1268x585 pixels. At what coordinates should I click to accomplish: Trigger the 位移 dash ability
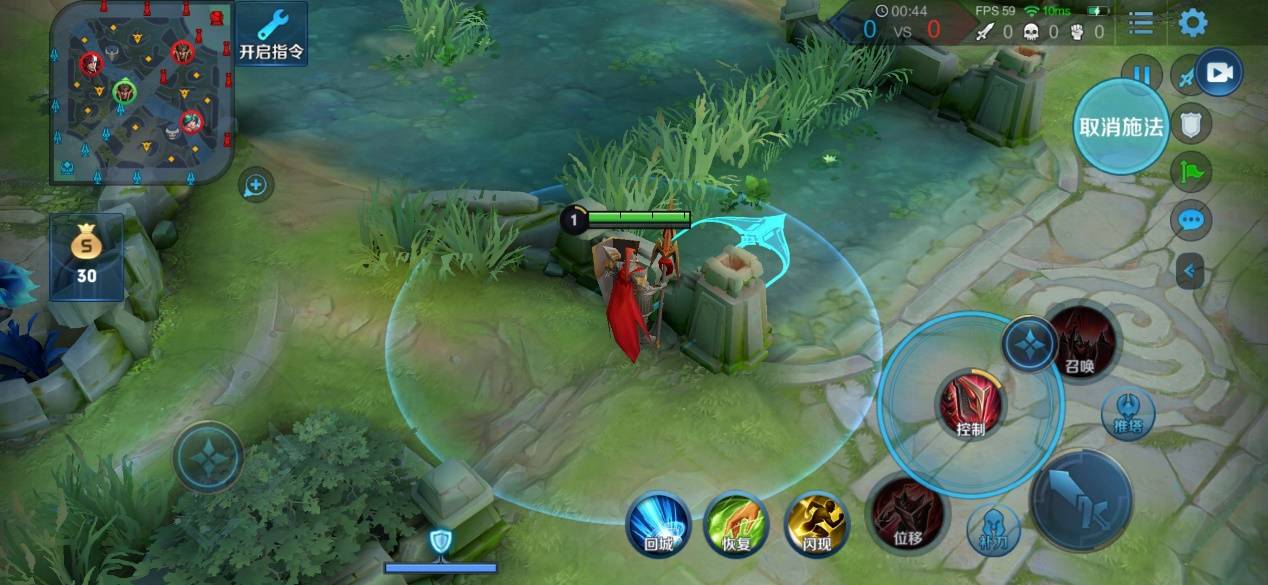click(x=907, y=514)
